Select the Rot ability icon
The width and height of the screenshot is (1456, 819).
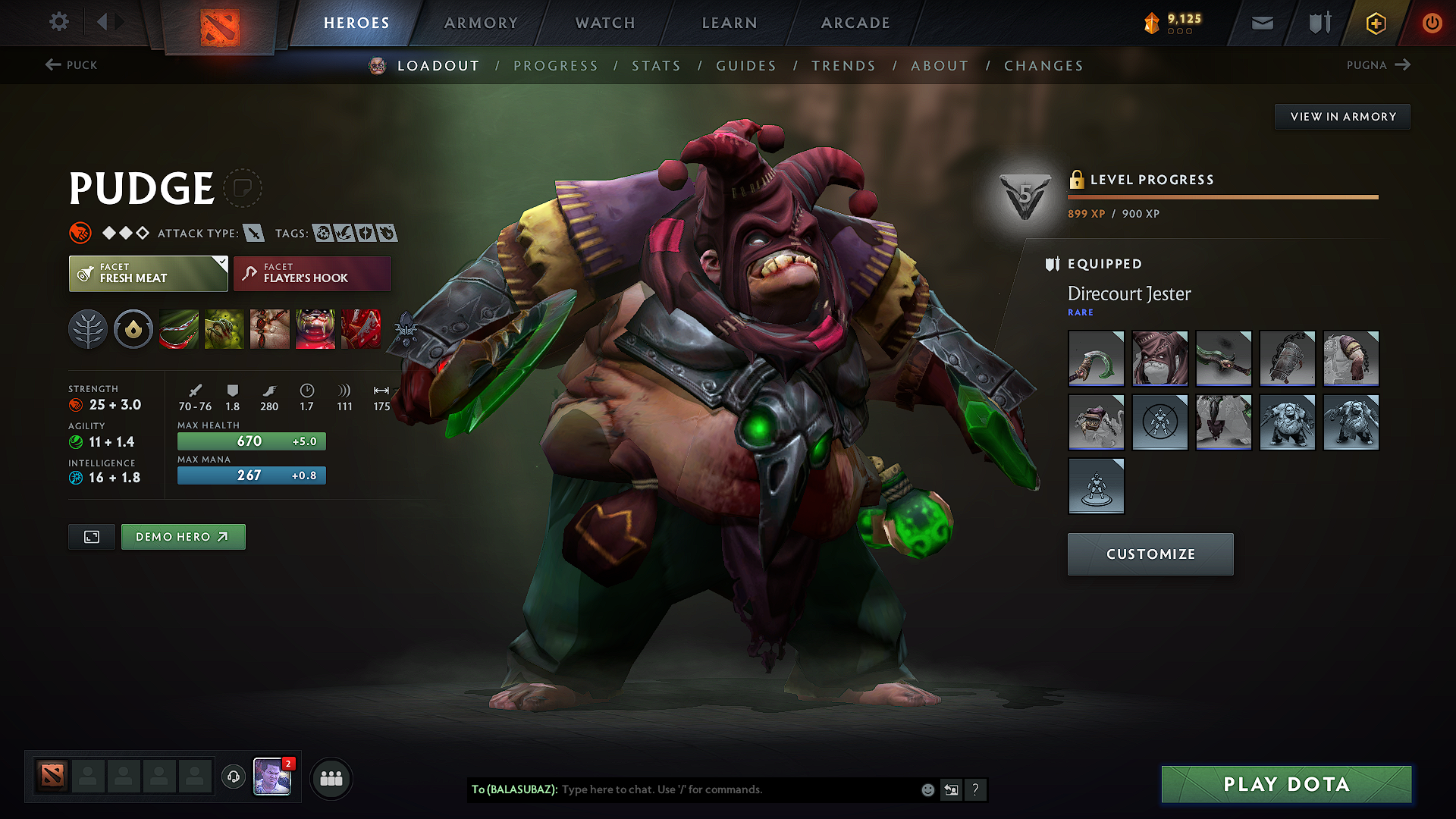click(x=224, y=328)
